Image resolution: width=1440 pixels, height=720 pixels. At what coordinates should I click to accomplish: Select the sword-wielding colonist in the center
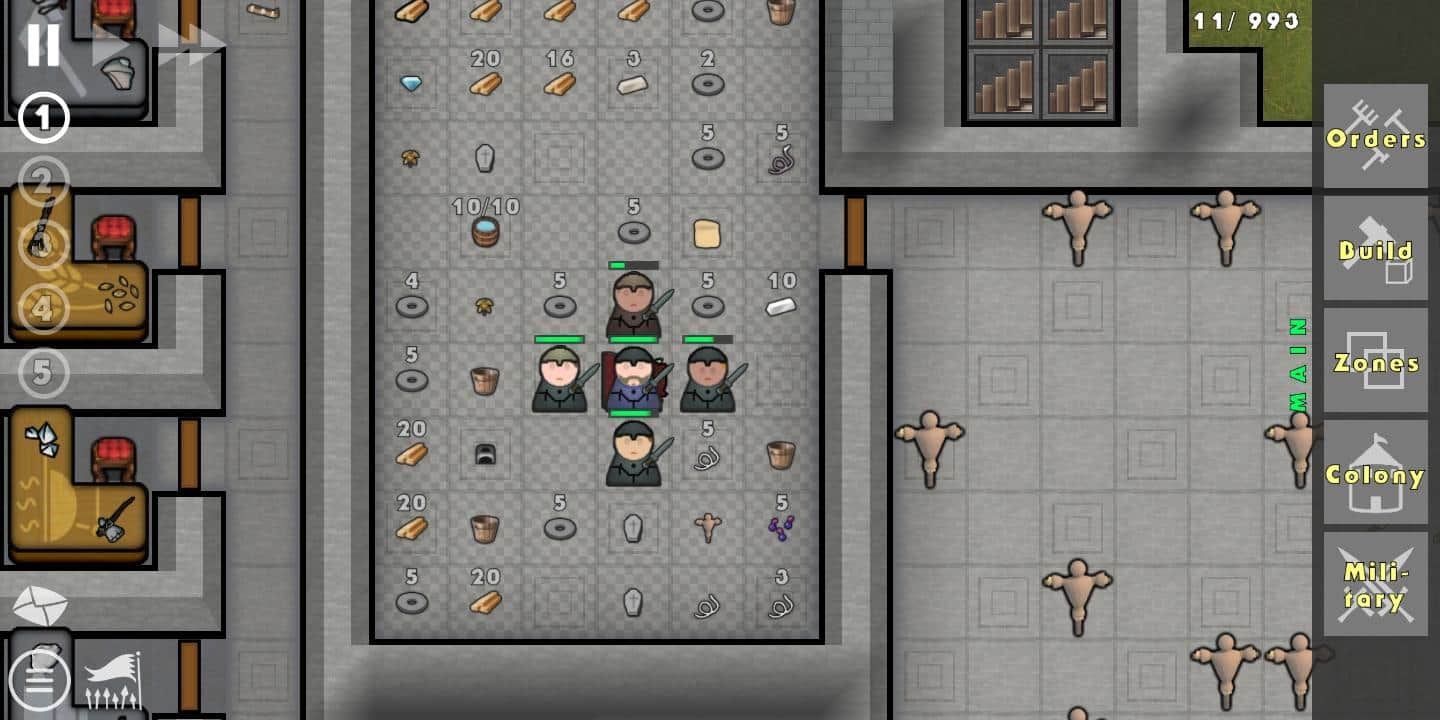click(633, 380)
